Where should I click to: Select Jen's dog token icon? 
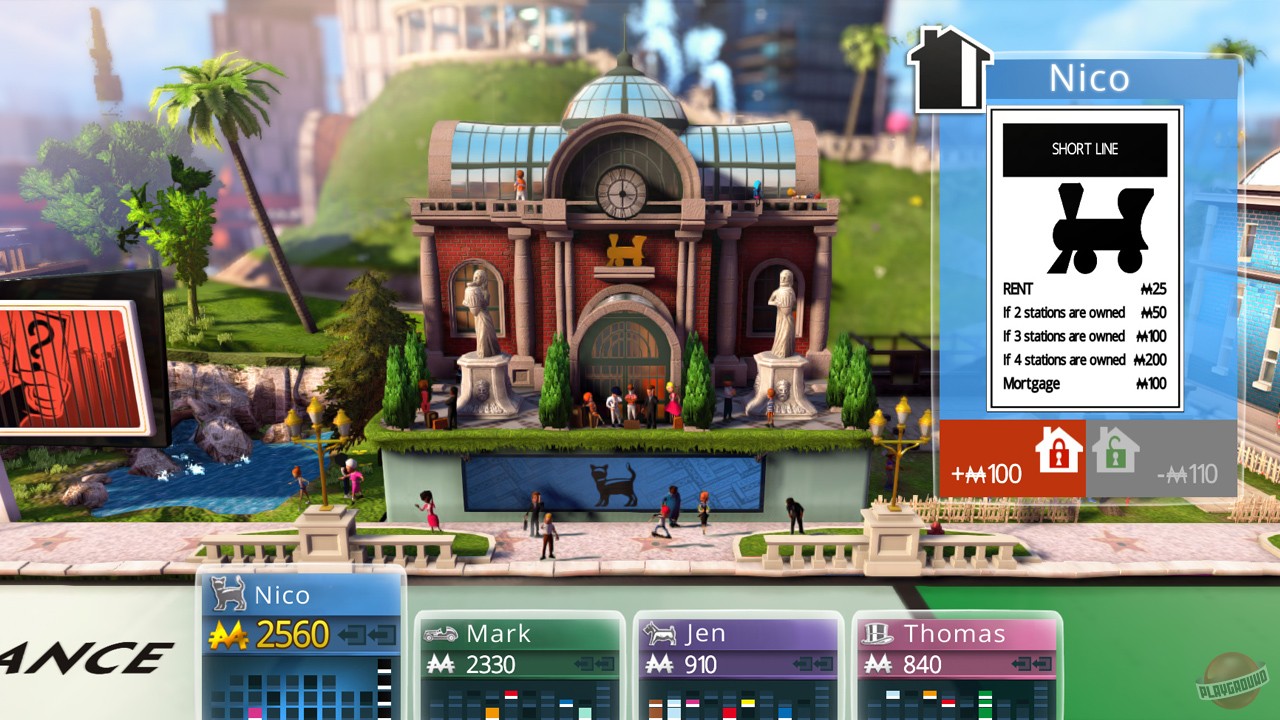659,633
